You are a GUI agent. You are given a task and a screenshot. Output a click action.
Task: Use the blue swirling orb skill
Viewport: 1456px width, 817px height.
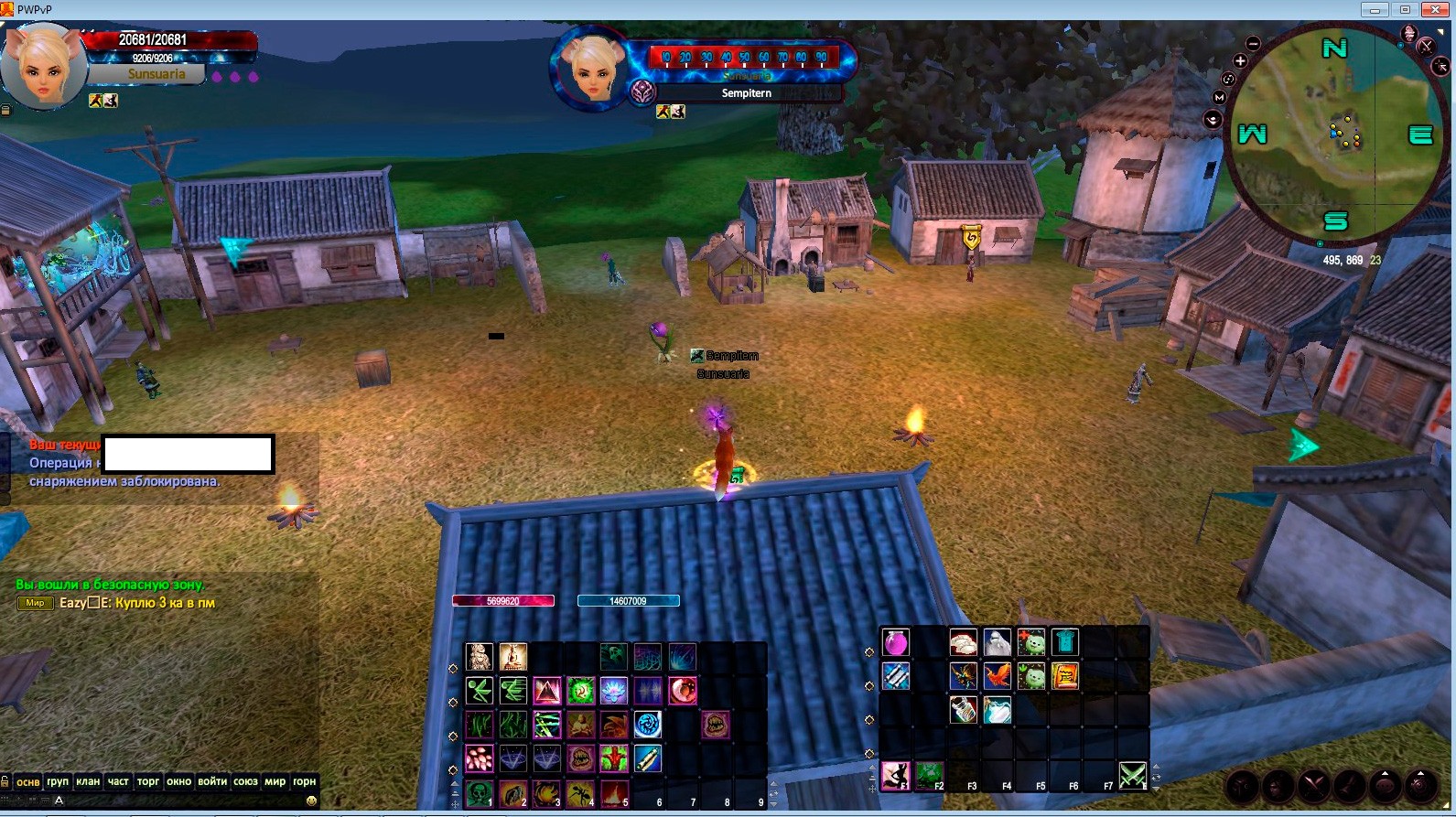point(648,725)
